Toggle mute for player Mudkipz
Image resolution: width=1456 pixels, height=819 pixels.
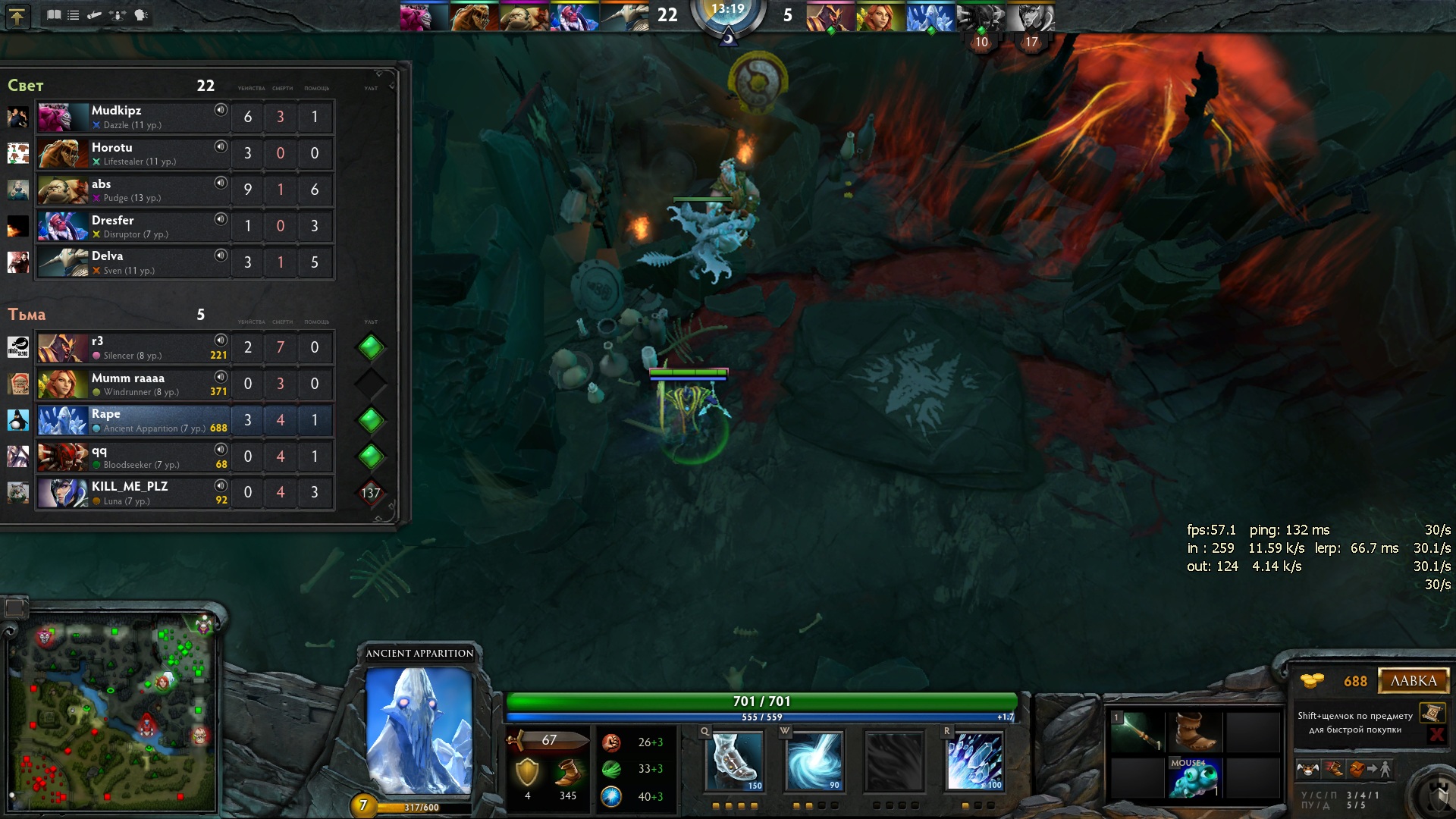click(x=221, y=110)
